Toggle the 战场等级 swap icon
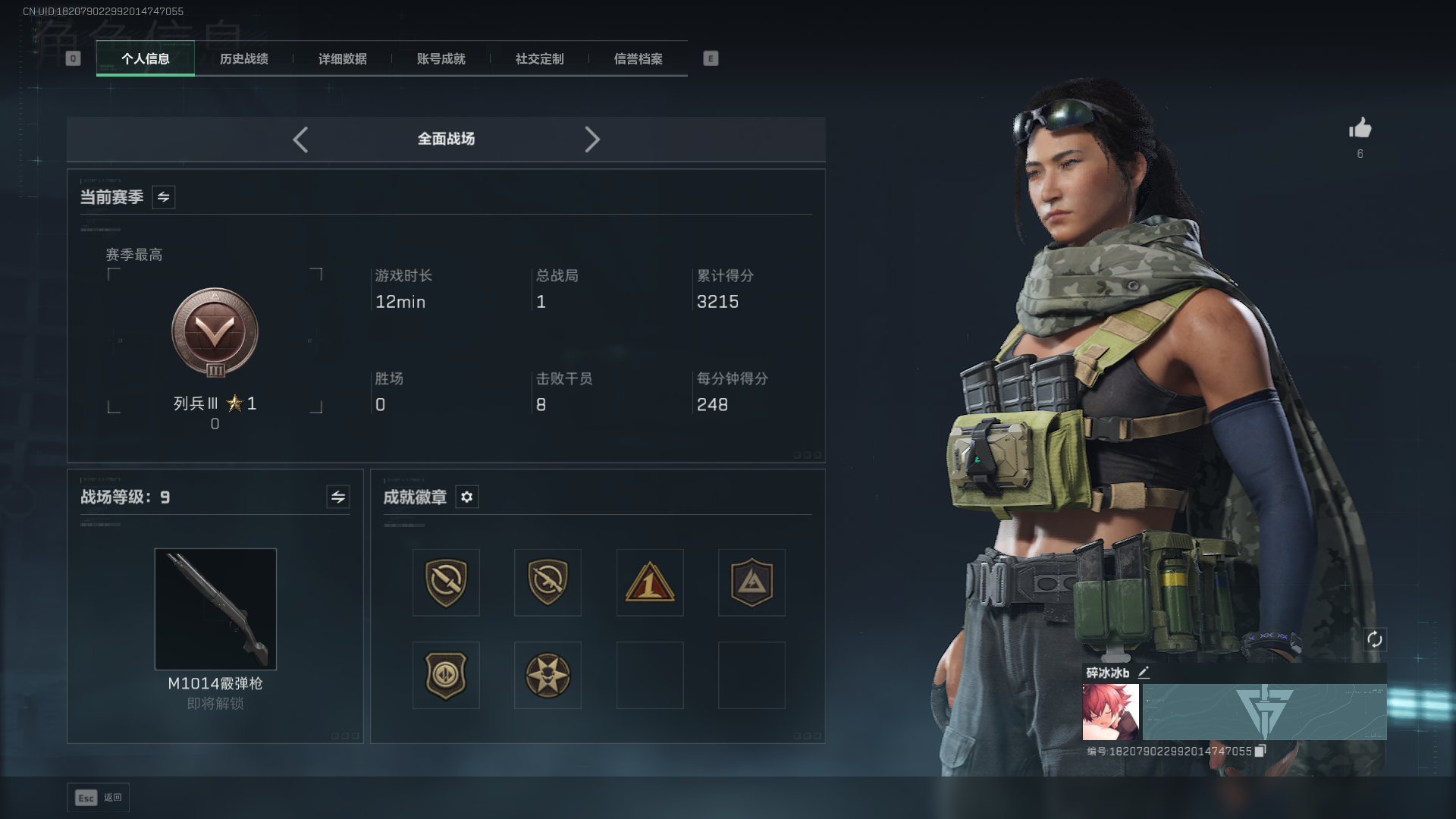1456x819 pixels. pos(337,497)
